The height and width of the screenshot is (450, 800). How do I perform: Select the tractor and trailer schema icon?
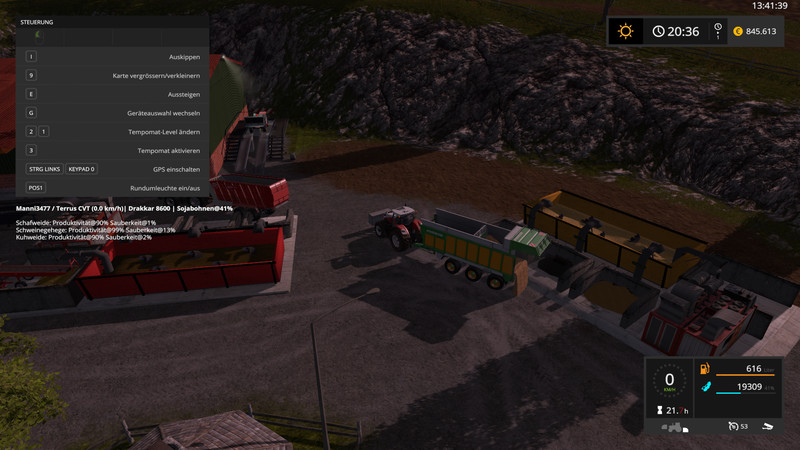[x=675, y=426]
